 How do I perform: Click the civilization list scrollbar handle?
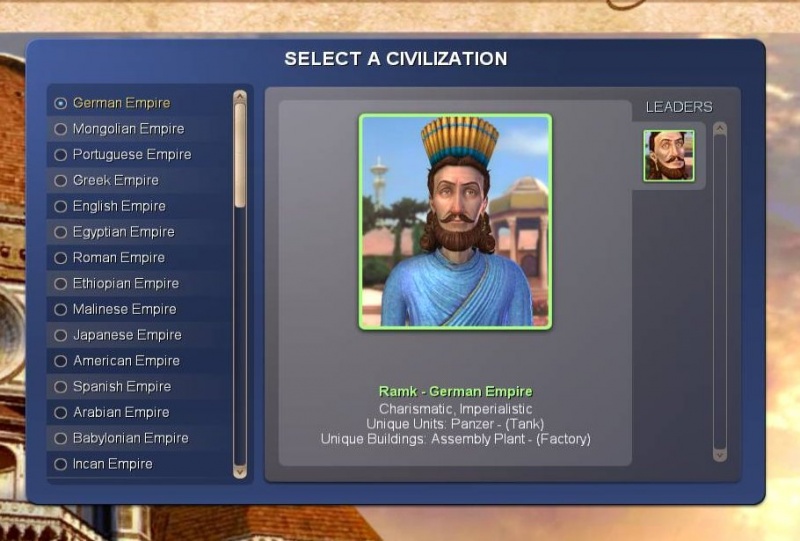click(x=240, y=155)
